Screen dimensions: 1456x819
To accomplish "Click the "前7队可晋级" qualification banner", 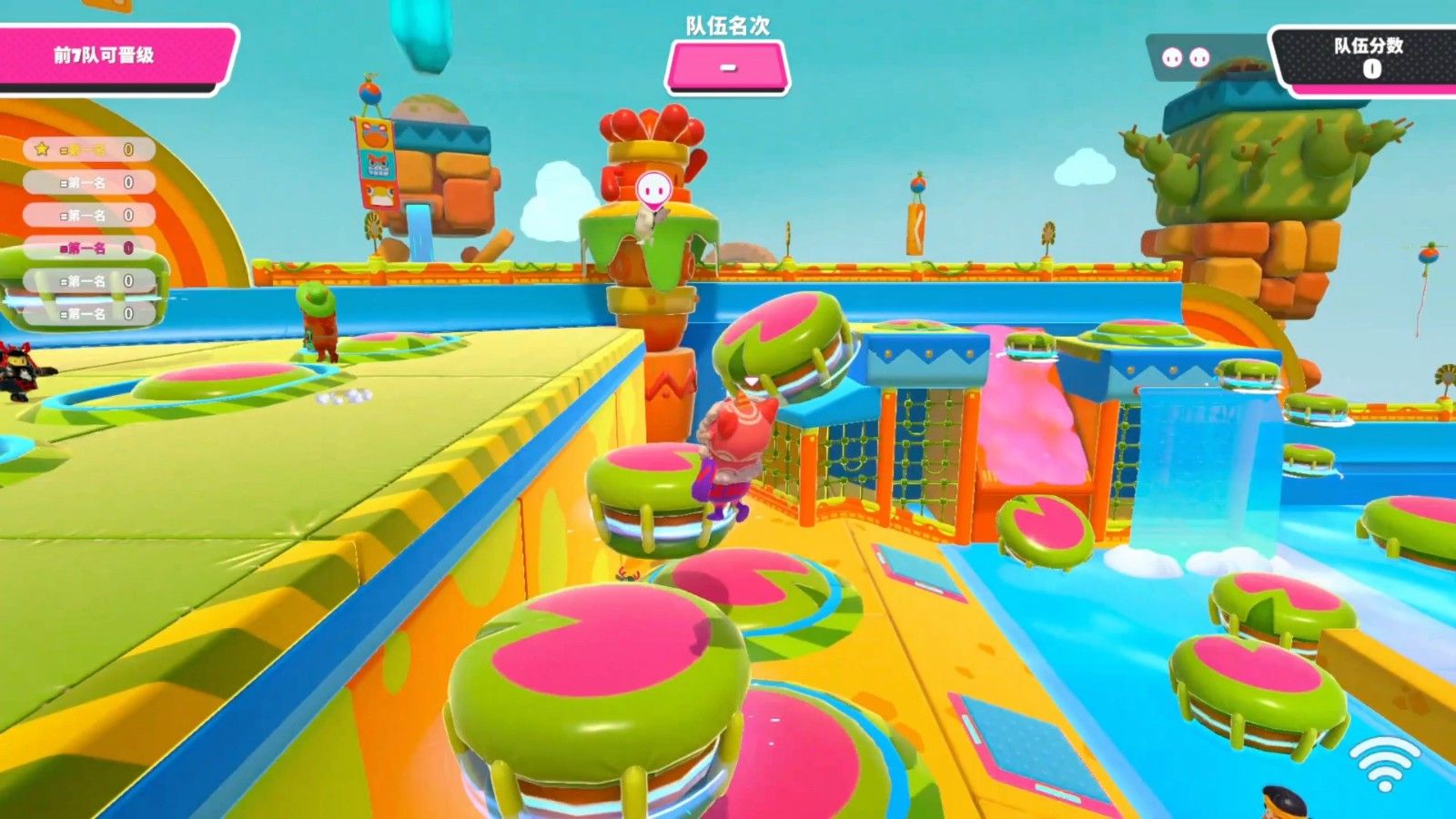I will (x=109, y=56).
